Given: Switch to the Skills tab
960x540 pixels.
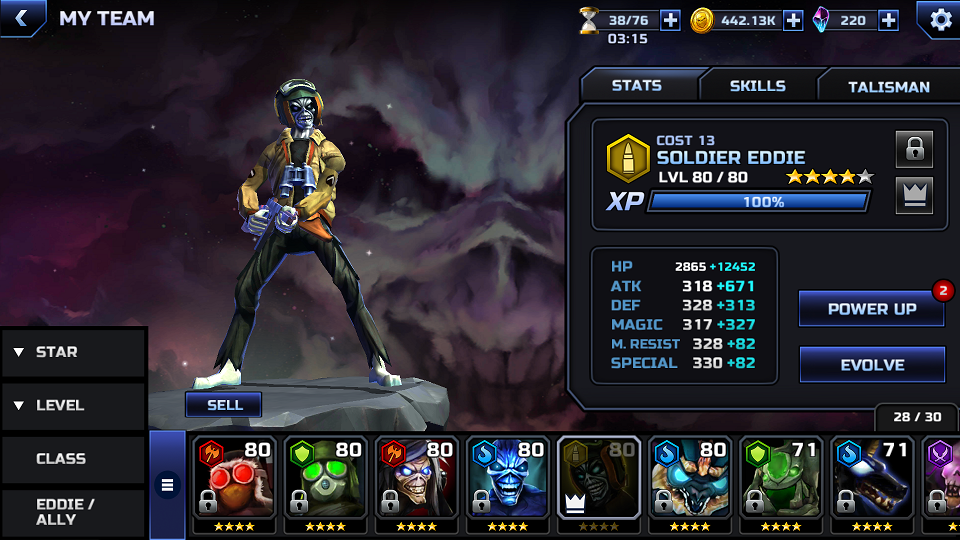Looking at the screenshot, I should (757, 86).
